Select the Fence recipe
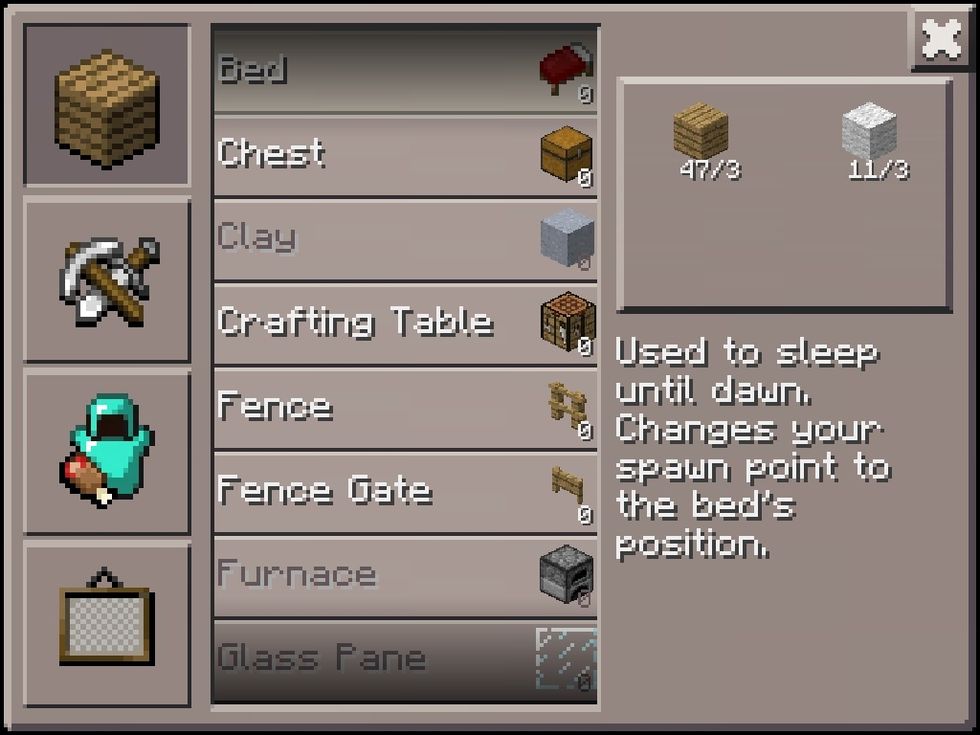The width and height of the screenshot is (980, 735). point(405,407)
